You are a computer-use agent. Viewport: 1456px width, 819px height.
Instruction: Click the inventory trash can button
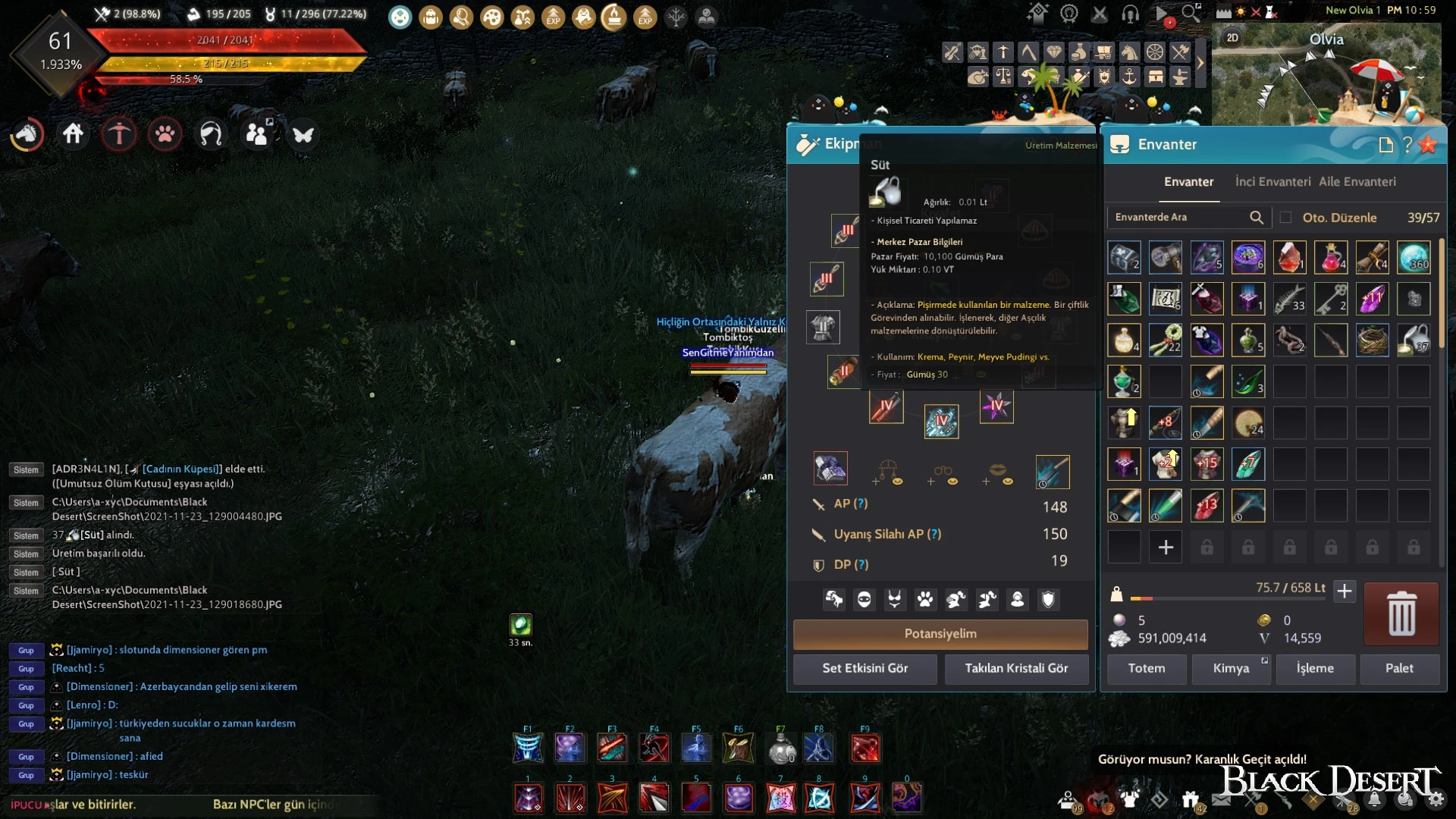click(1401, 613)
